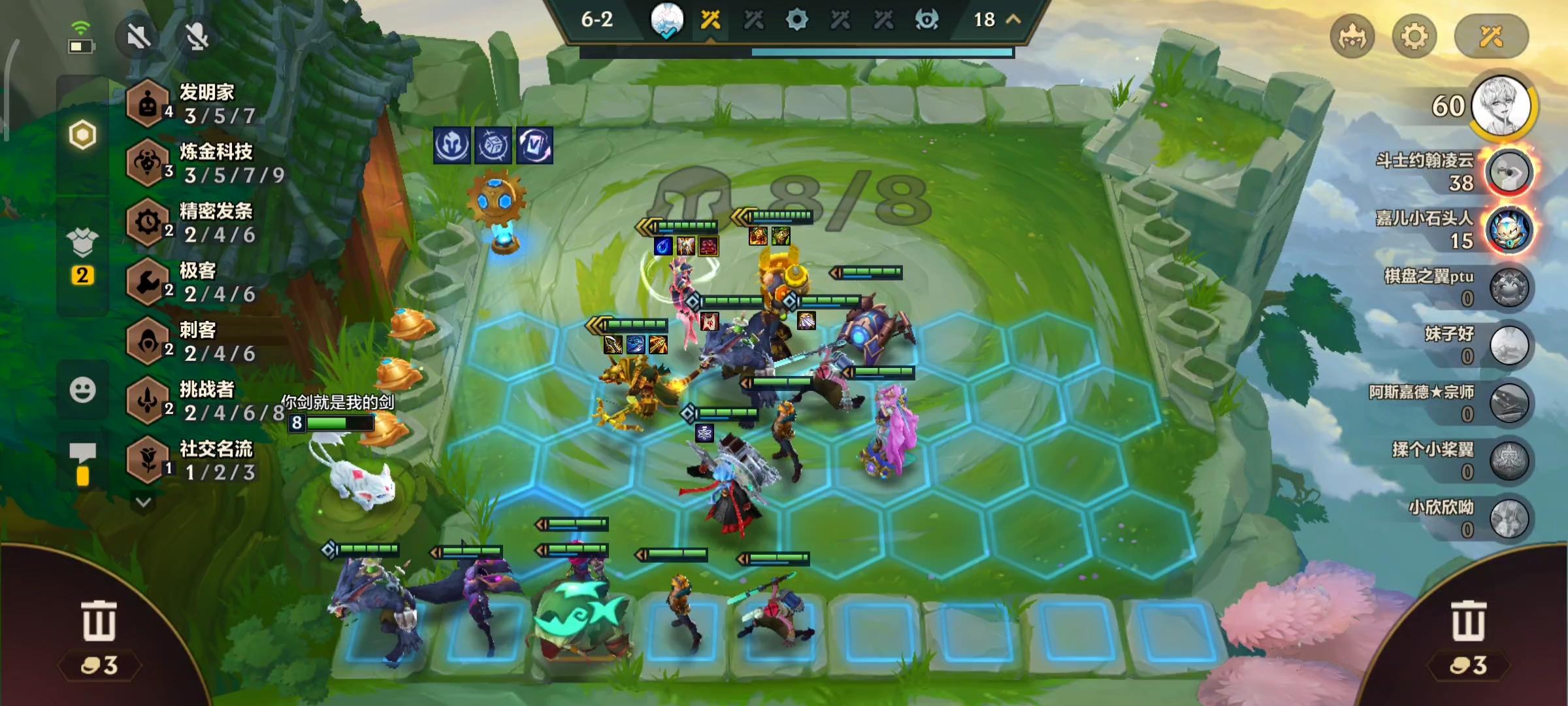The height and width of the screenshot is (706, 1568).
Task: Select the 刺客 trait entry
Action: tap(196, 341)
